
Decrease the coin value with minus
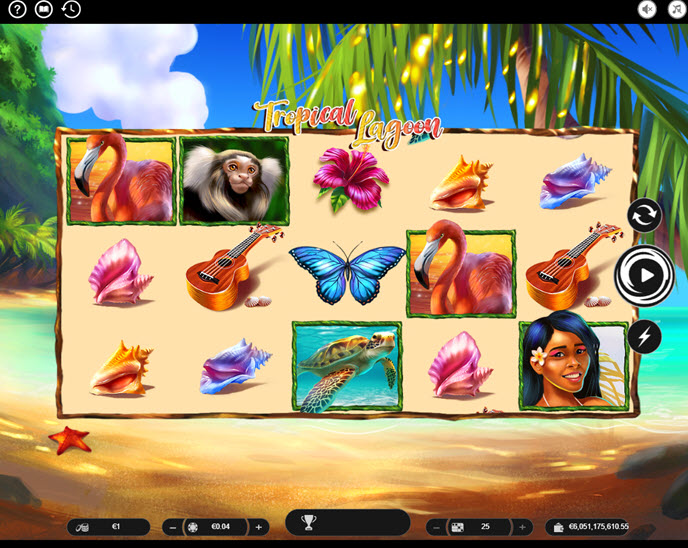coord(173,527)
